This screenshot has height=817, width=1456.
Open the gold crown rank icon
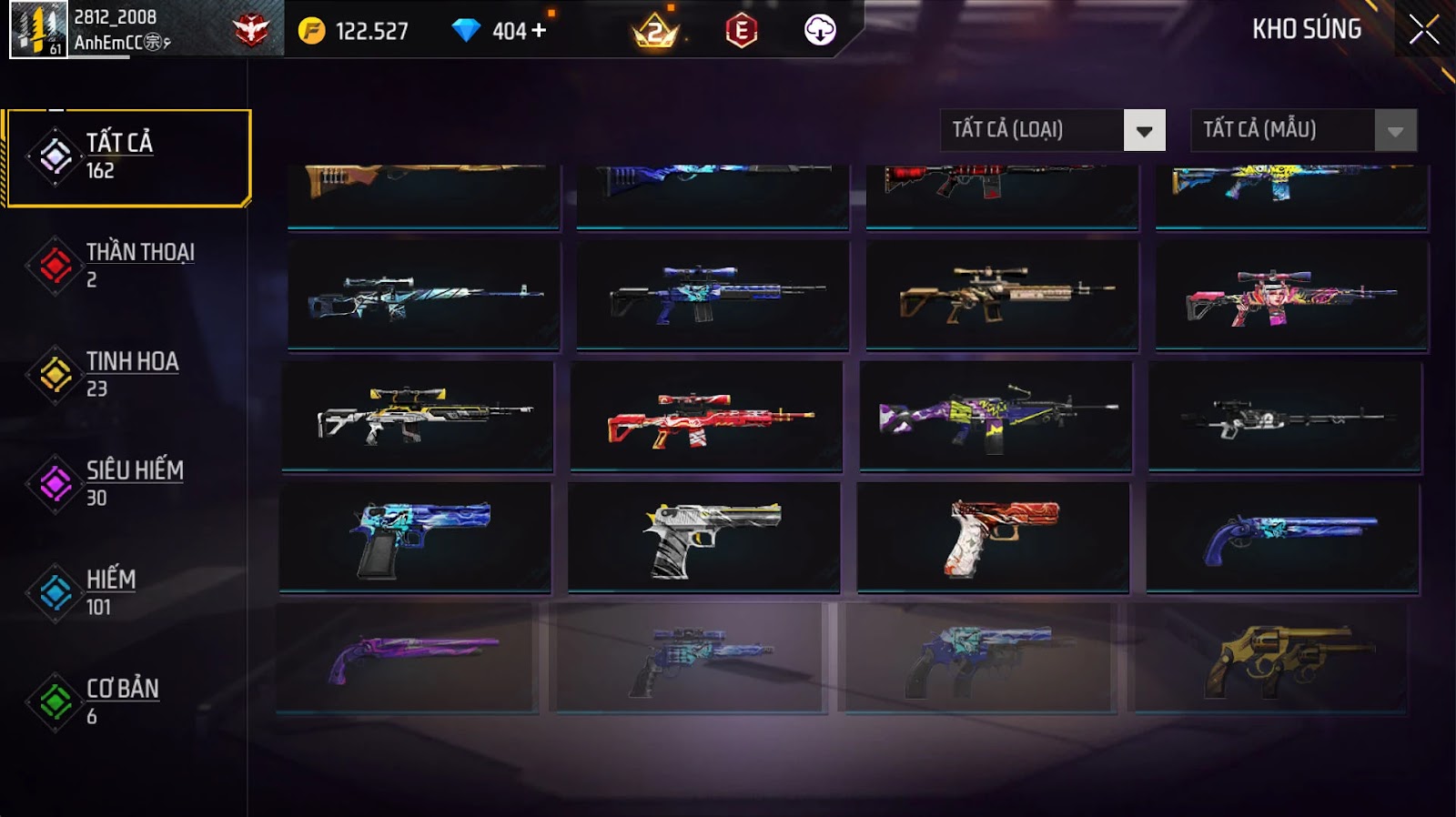655,34
